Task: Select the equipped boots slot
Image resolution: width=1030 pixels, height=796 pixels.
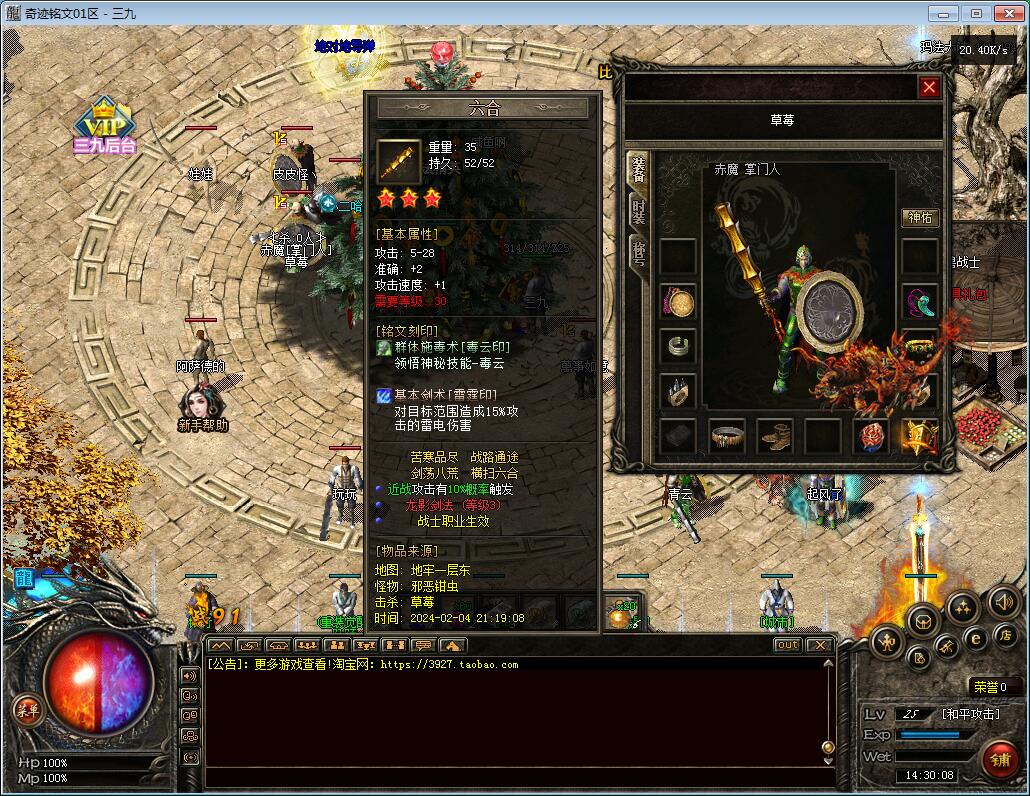Action: pyautogui.click(x=775, y=435)
